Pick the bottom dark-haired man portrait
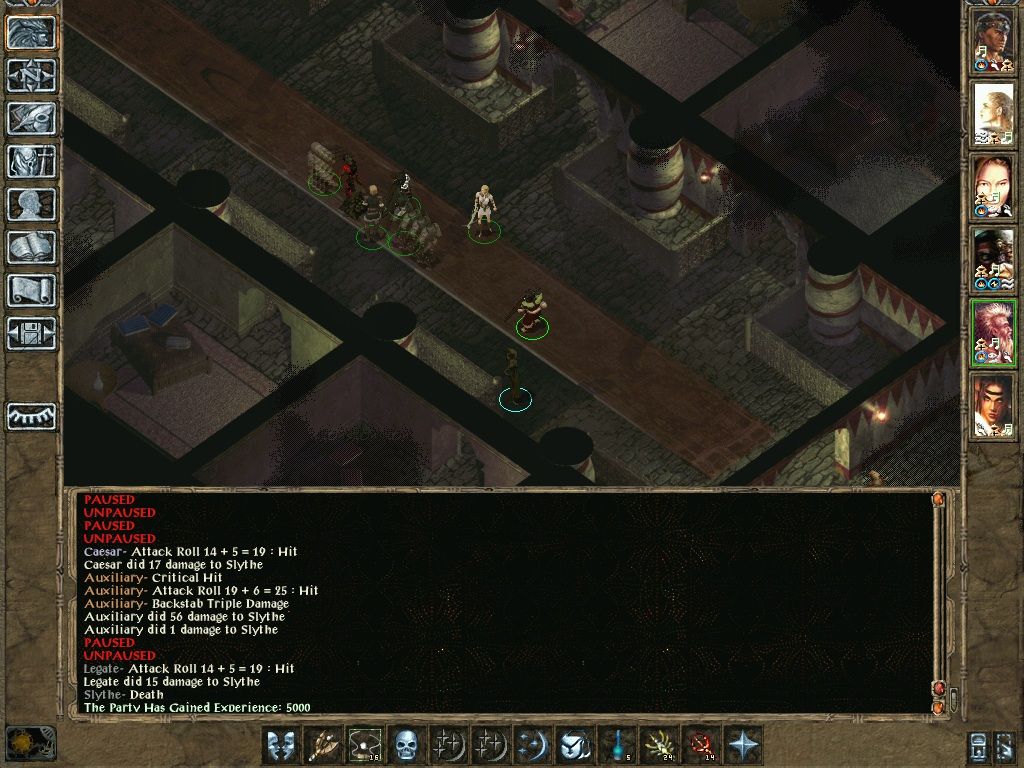Image resolution: width=1024 pixels, height=768 pixels. [994, 405]
